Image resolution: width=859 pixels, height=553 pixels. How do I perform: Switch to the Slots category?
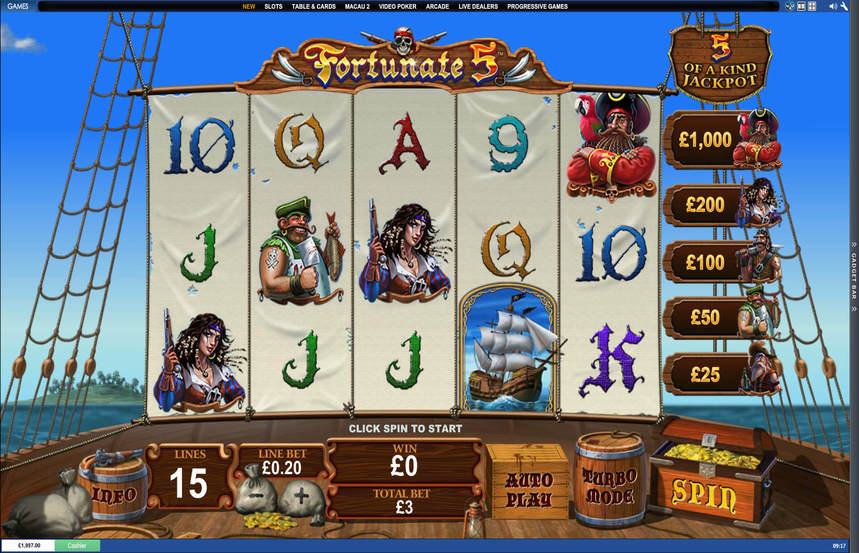click(x=273, y=6)
